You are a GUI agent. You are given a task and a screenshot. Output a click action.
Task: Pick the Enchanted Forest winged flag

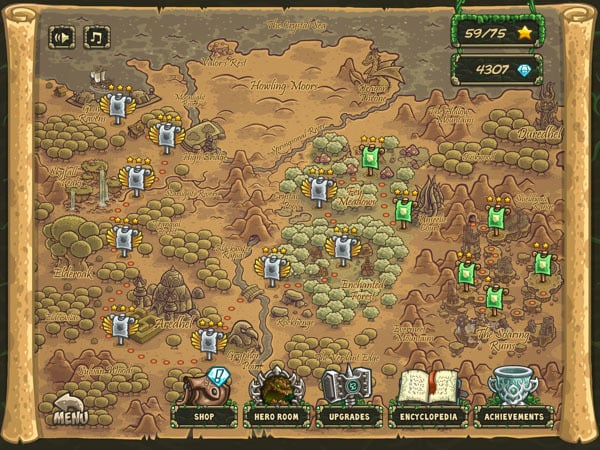[x=343, y=246]
